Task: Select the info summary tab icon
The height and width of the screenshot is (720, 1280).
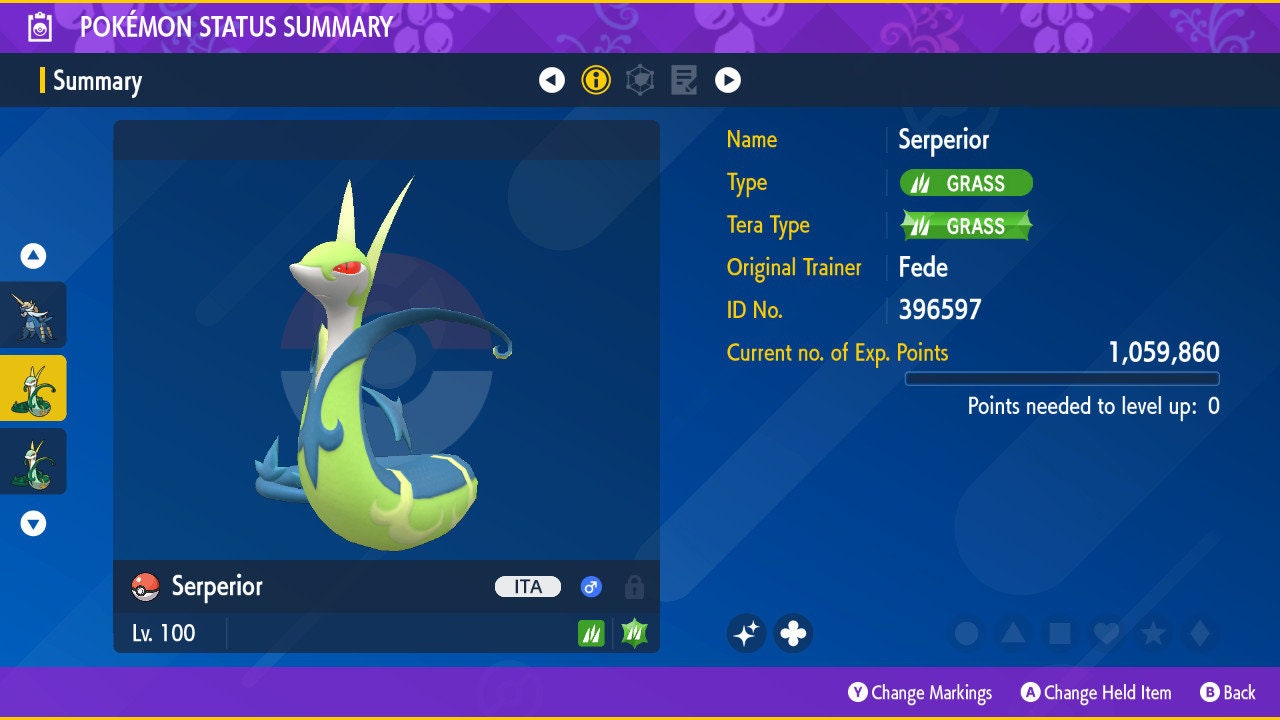Action: tap(596, 80)
